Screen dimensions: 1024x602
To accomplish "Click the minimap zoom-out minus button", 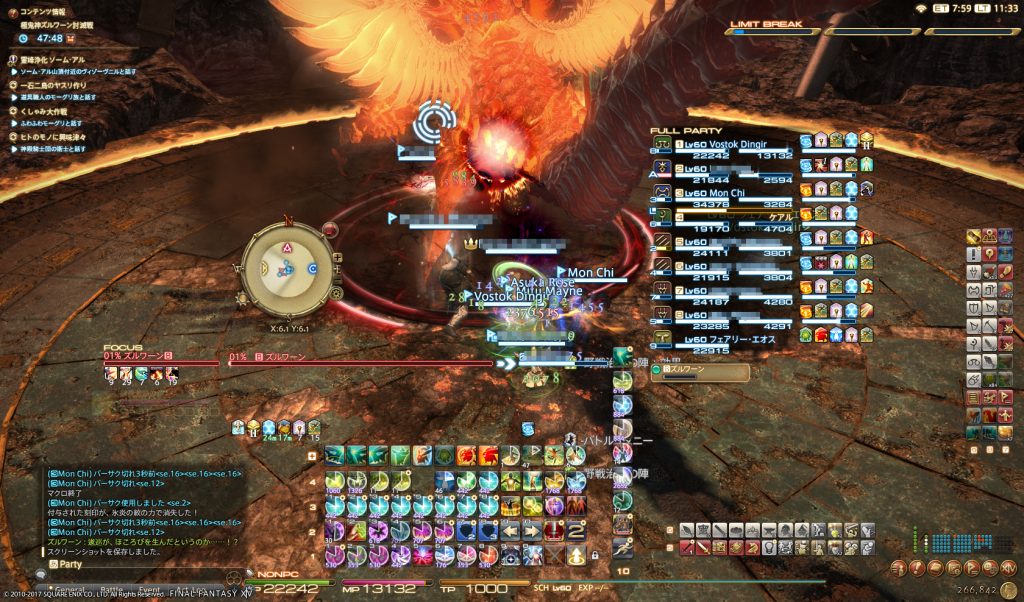I will click(x=337, y=282).
